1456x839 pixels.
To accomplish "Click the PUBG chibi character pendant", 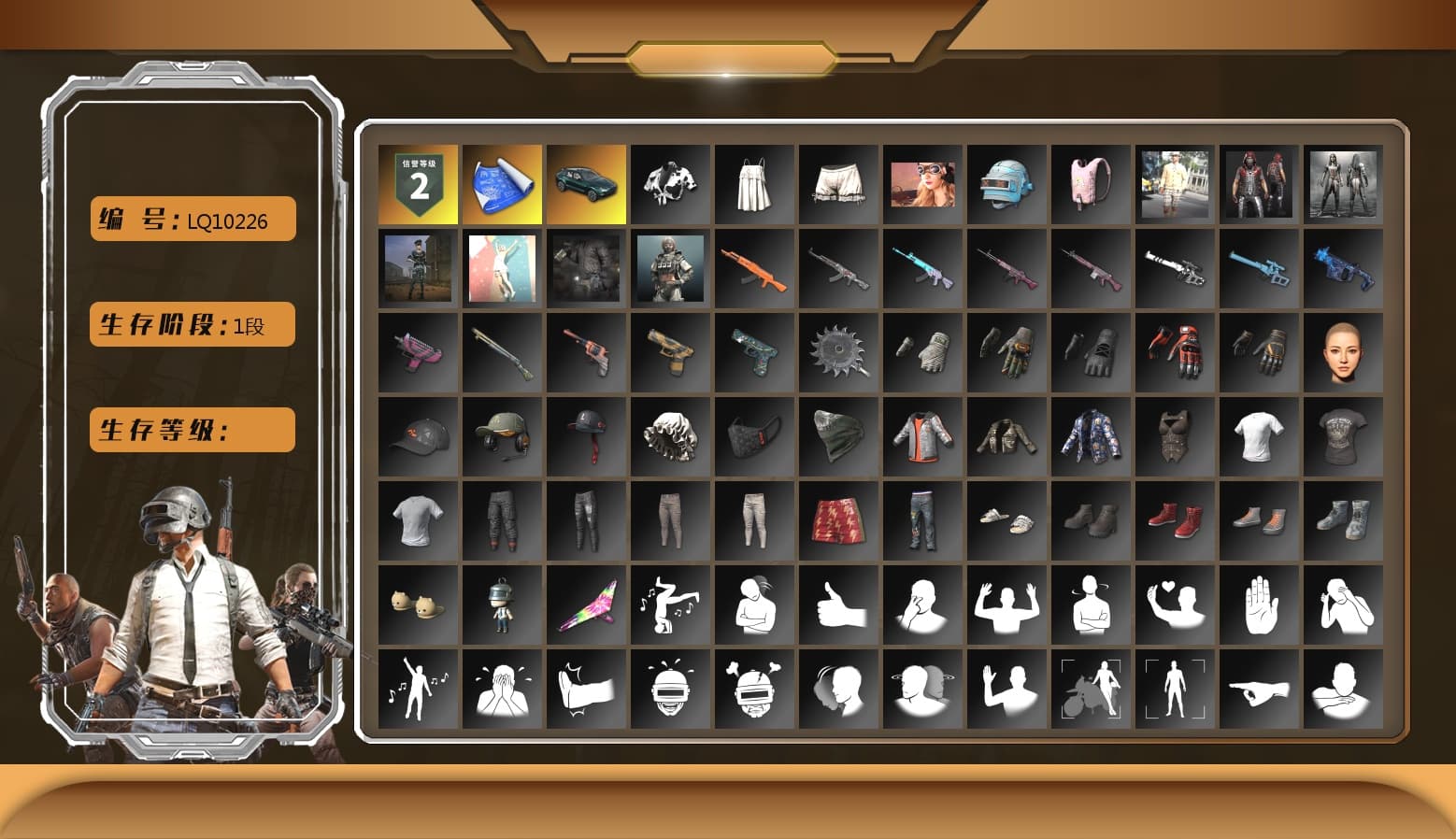I will click(x=501, y=603).
